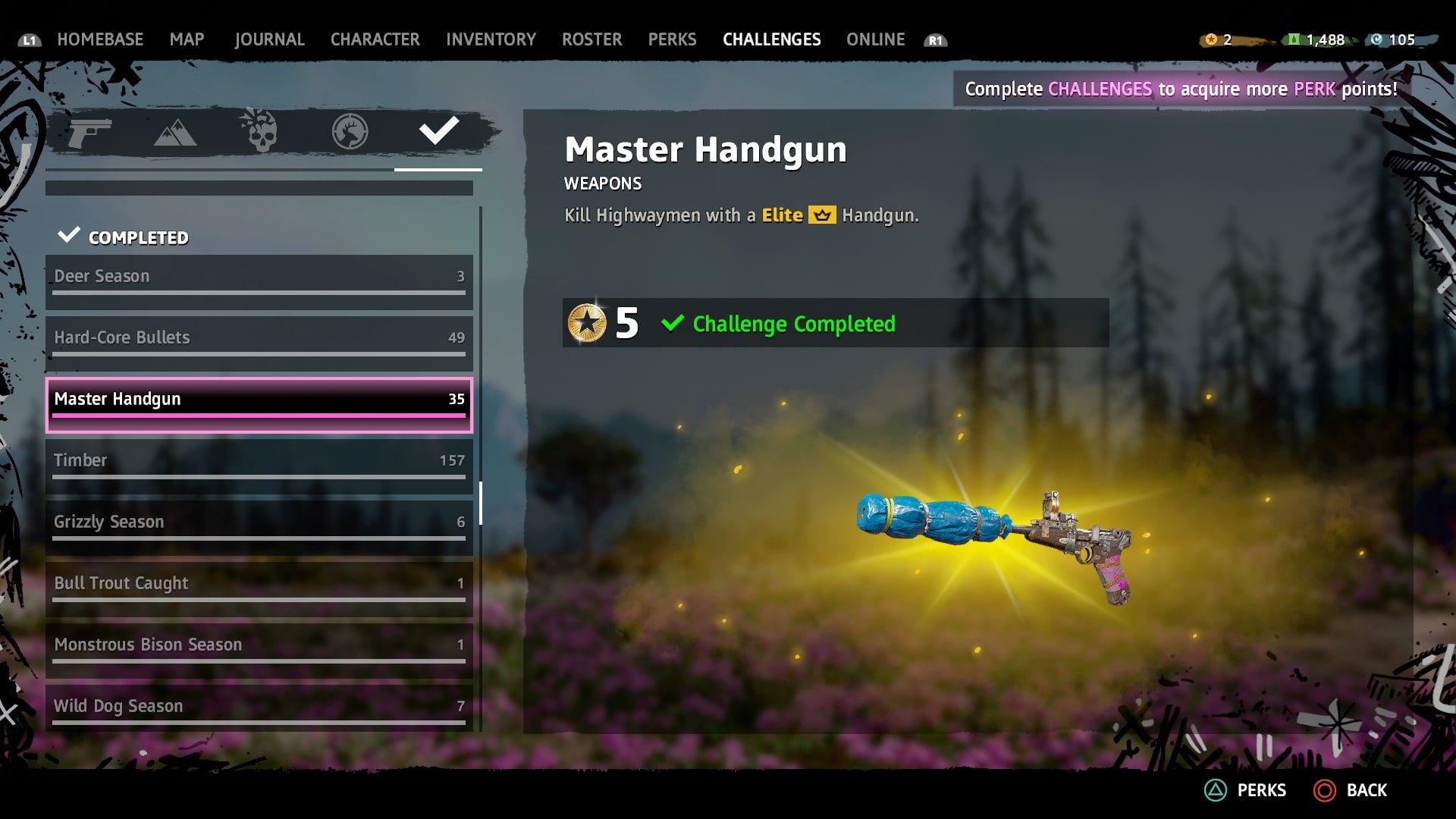Screen dimensions: 1456x819
Task: Select the Online tab
Action: (x=875, y=39)
